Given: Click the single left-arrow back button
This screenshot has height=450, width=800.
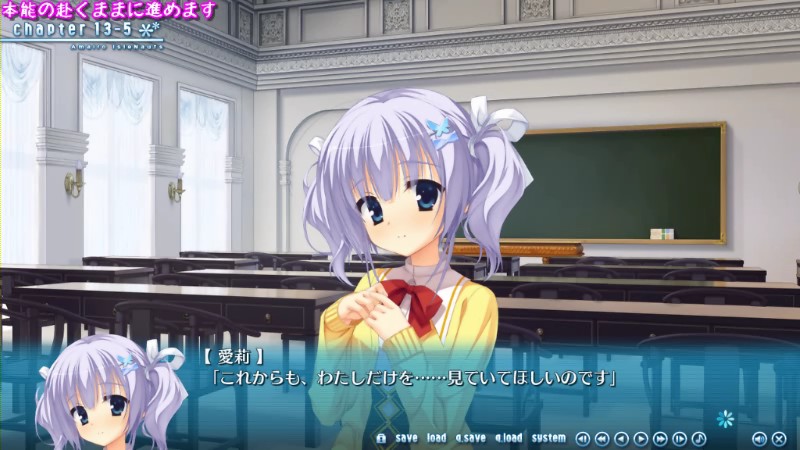Looking at the screenshot, I should pos(622,438).
